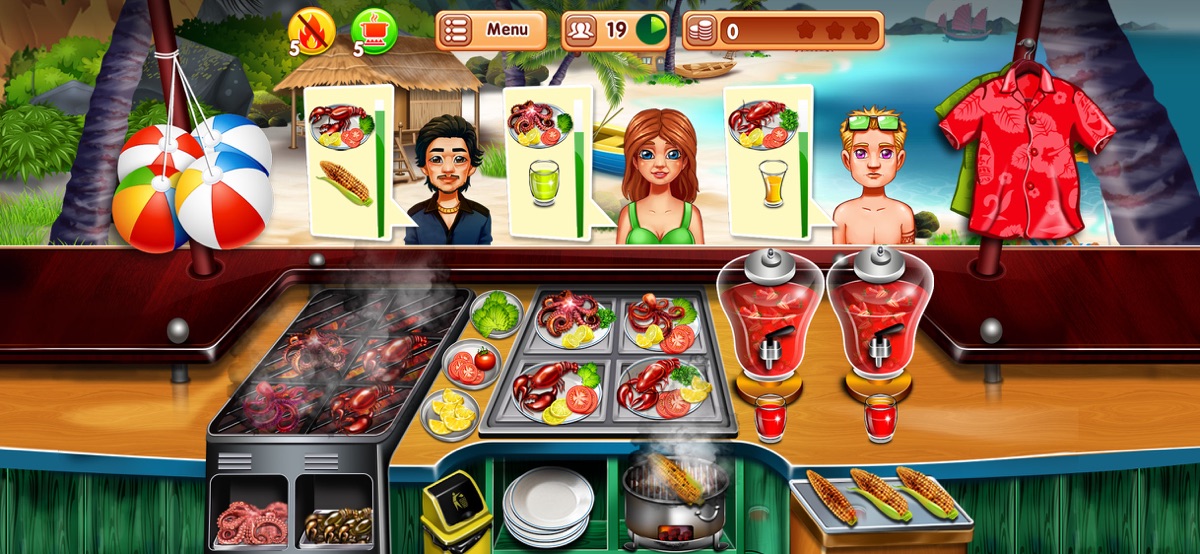Click the yellow trash bin

coord(456,514)
